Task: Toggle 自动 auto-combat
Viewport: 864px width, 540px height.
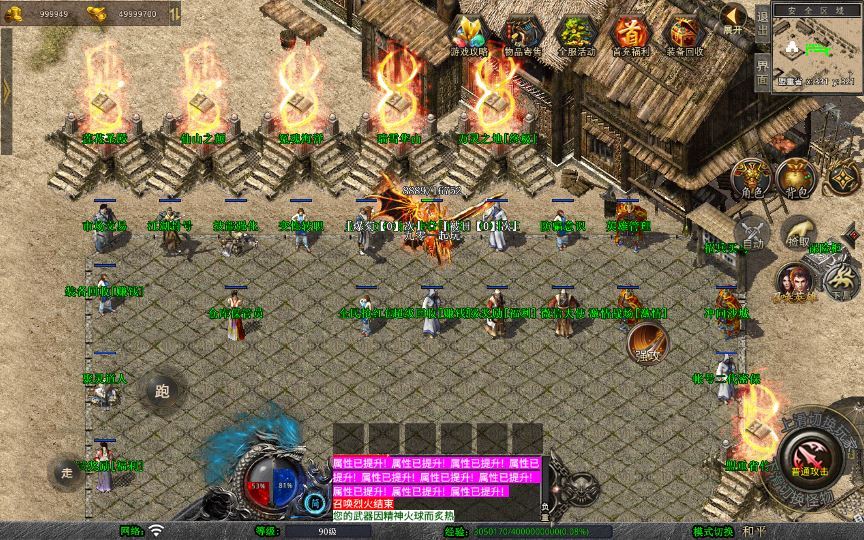Action: pos(752,233)
